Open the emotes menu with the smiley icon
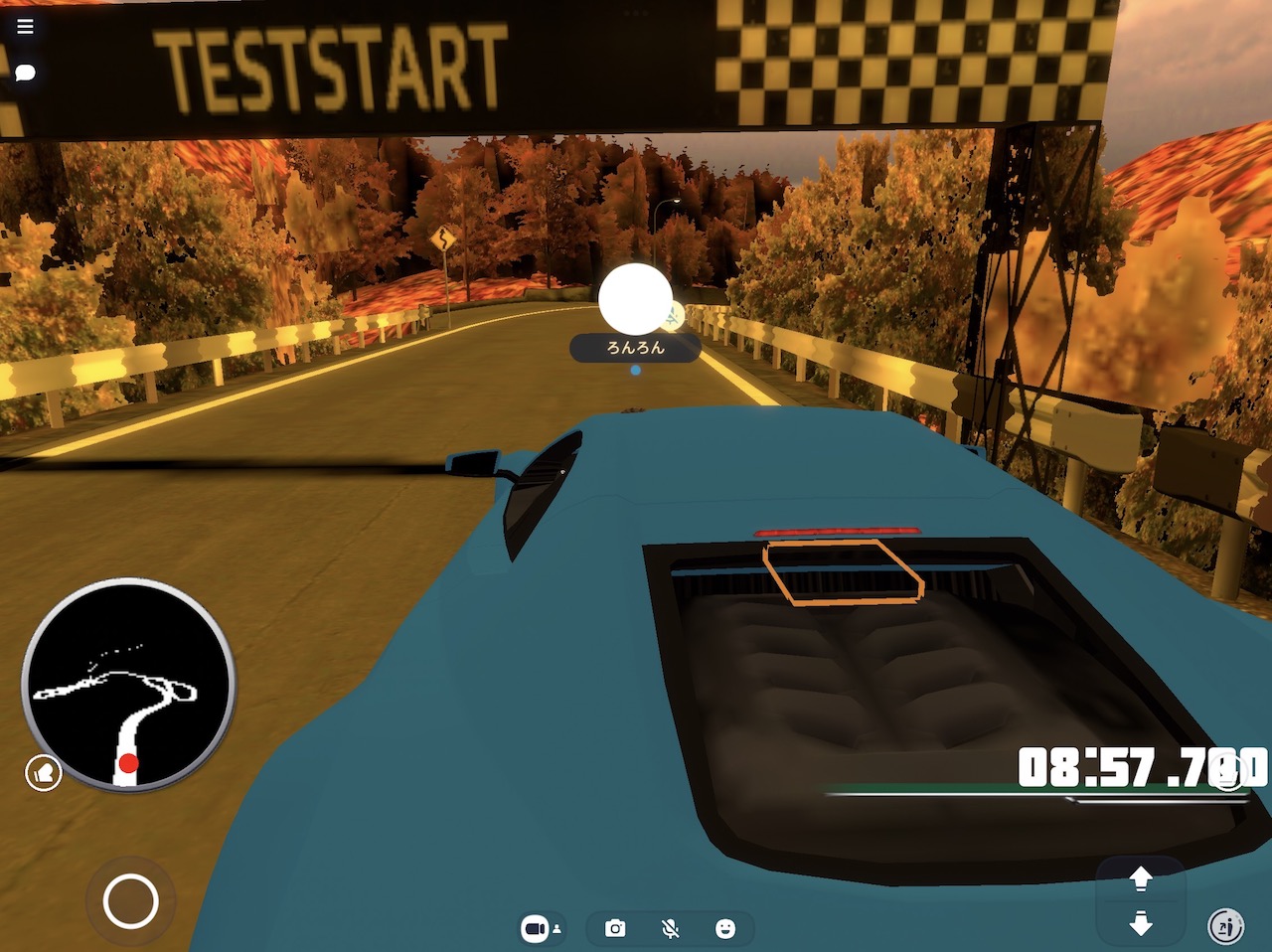This screenshot has width=1272, height=952. [726, 927]
